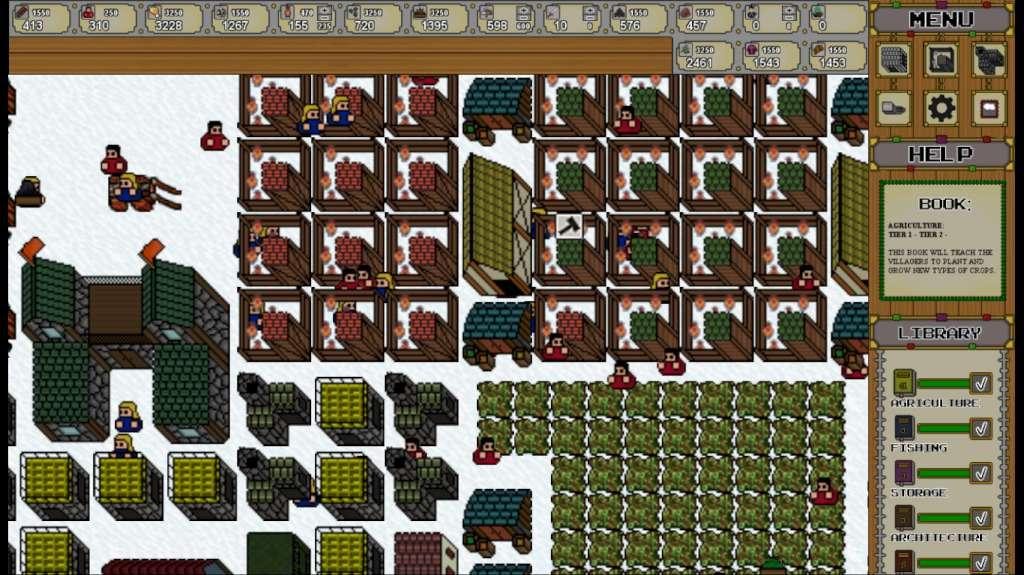
Task: Select the brown Architecture book icon
Action: pyautogui.click(x=903, y=518)
